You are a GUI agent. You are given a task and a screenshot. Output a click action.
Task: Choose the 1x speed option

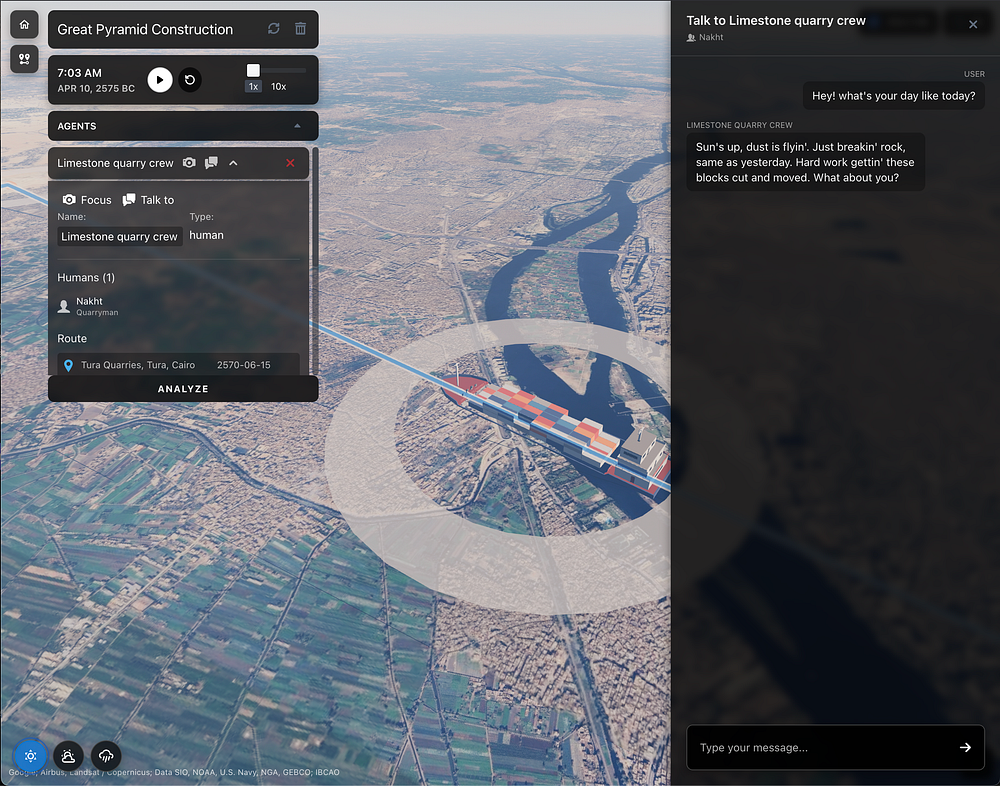point(254,87)
